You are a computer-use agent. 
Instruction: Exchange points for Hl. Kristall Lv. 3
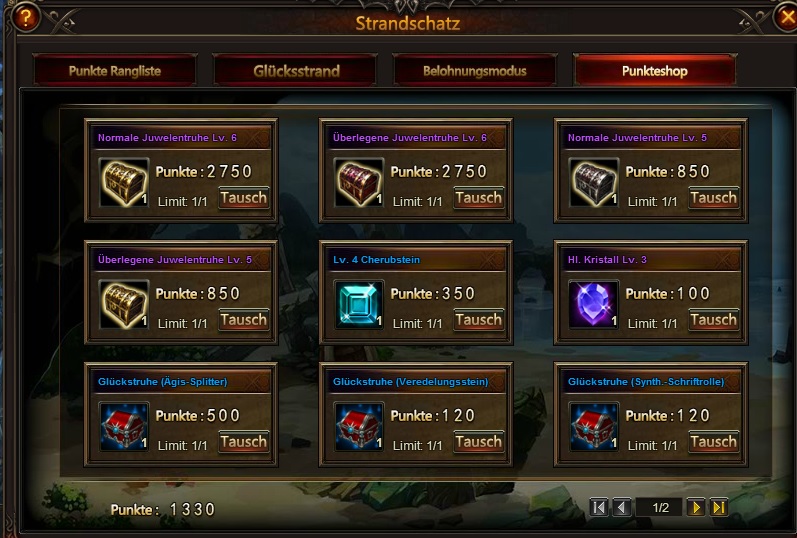coord(713,320)
